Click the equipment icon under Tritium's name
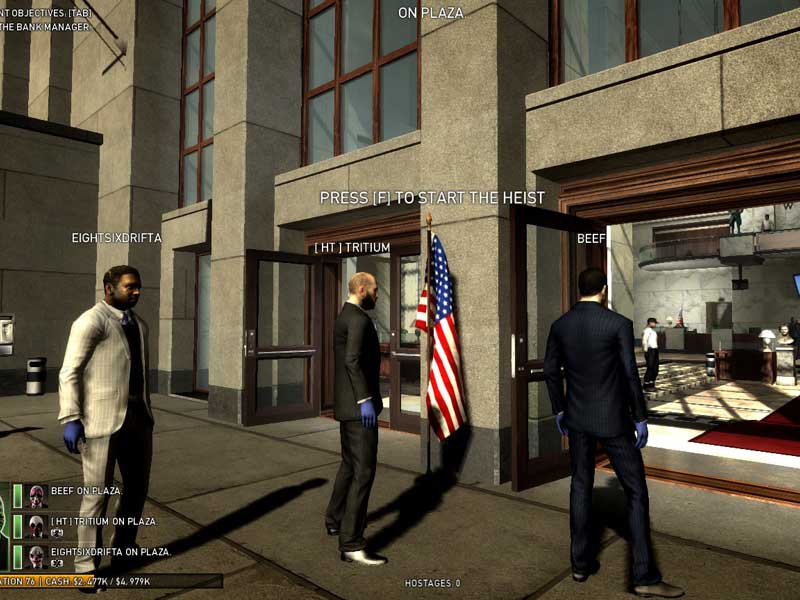 57,534
